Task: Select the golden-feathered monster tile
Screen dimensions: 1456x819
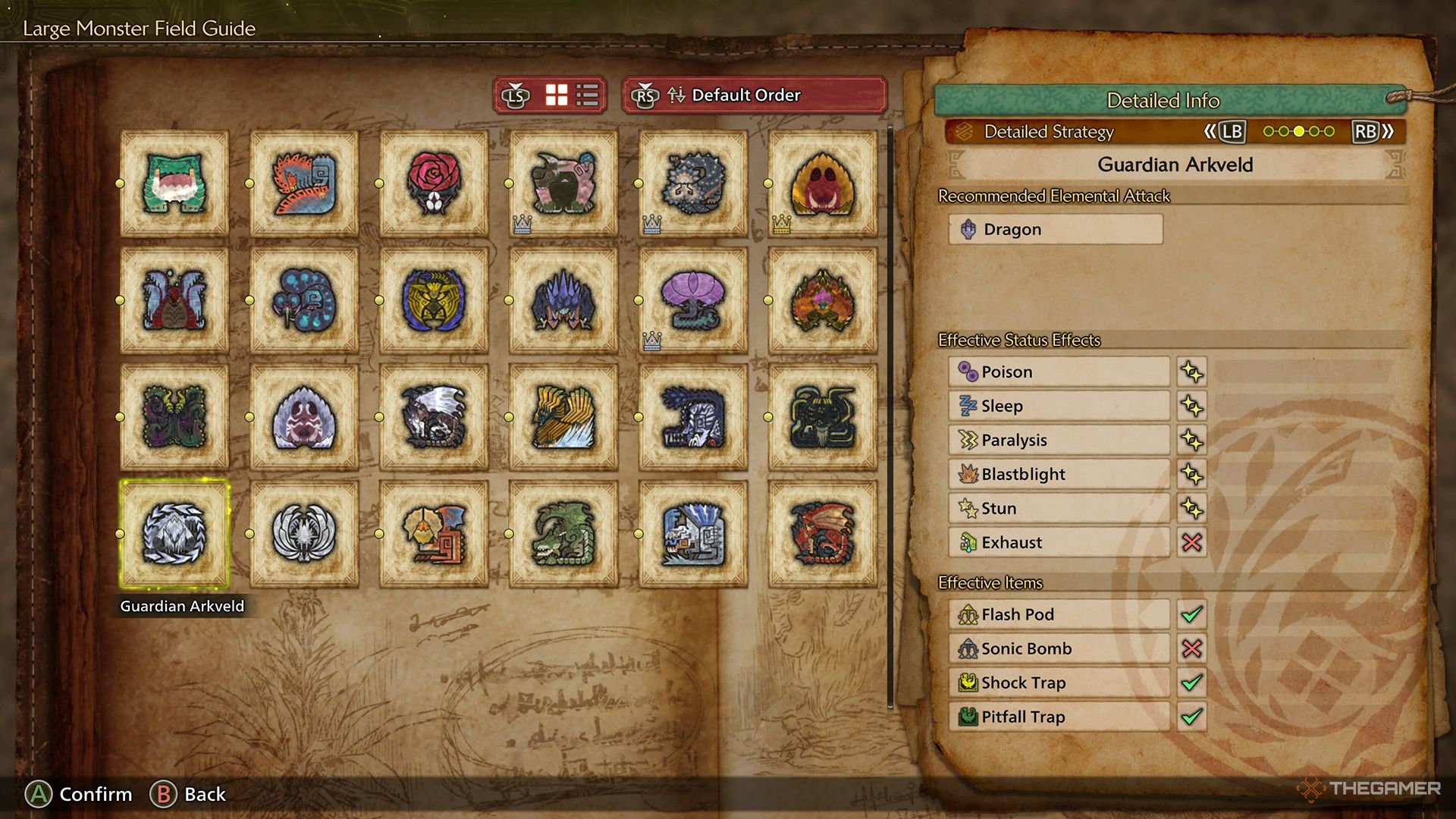Action: (x=563, y=417)
